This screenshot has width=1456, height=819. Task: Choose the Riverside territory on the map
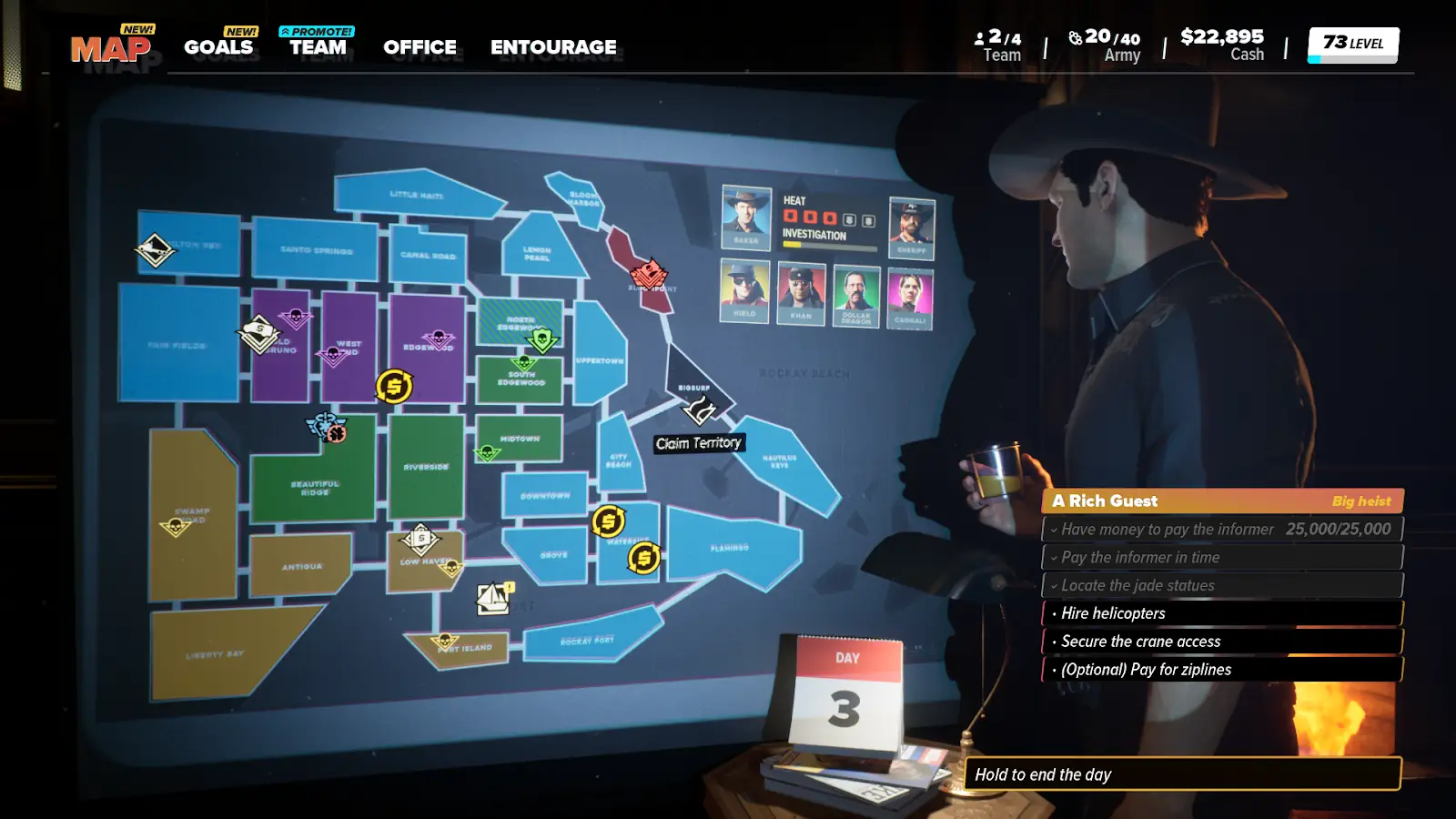pos(426,467)
